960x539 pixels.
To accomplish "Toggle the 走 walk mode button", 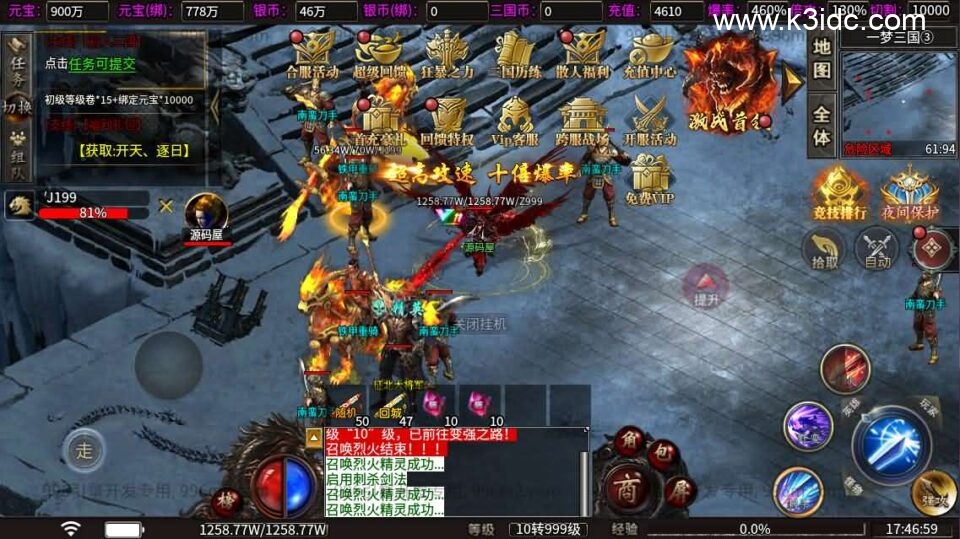I will click(x=84, y=450).
